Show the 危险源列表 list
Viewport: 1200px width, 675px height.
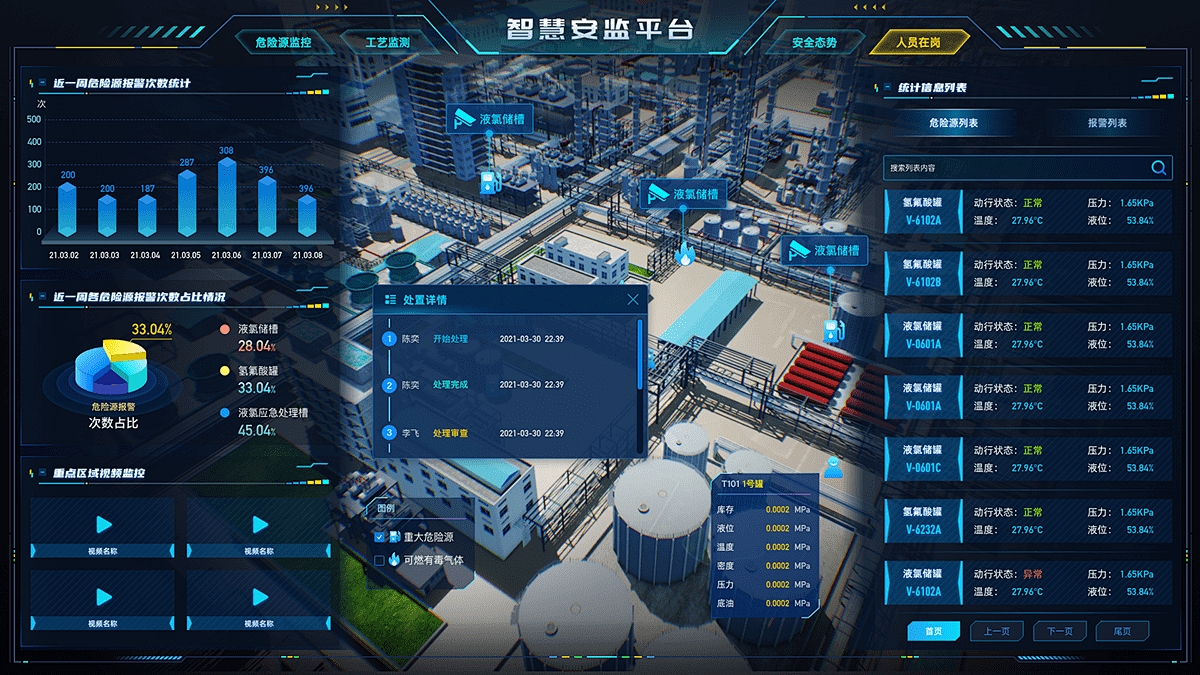coord(953,123)
